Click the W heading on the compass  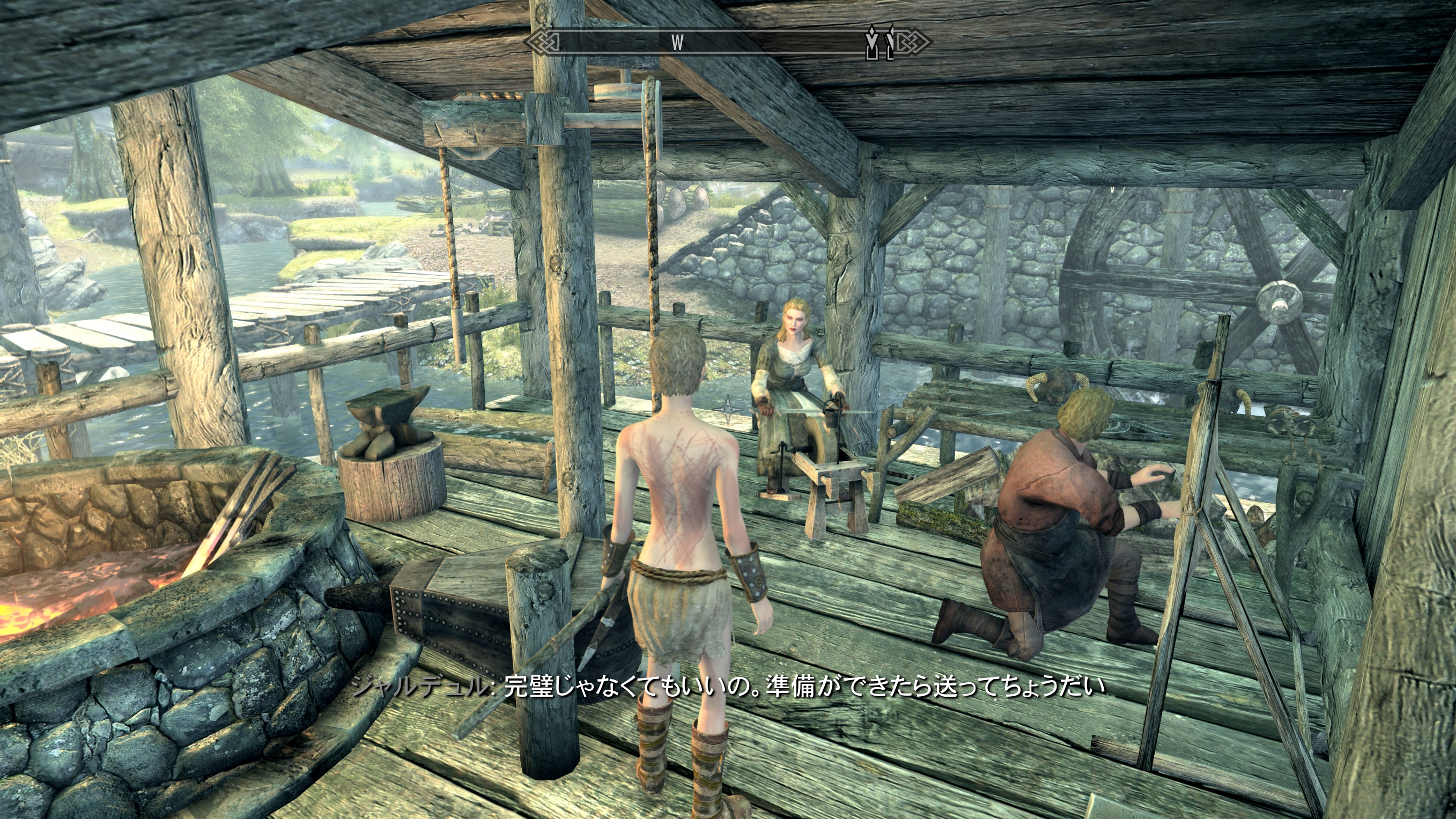point(677,42)
